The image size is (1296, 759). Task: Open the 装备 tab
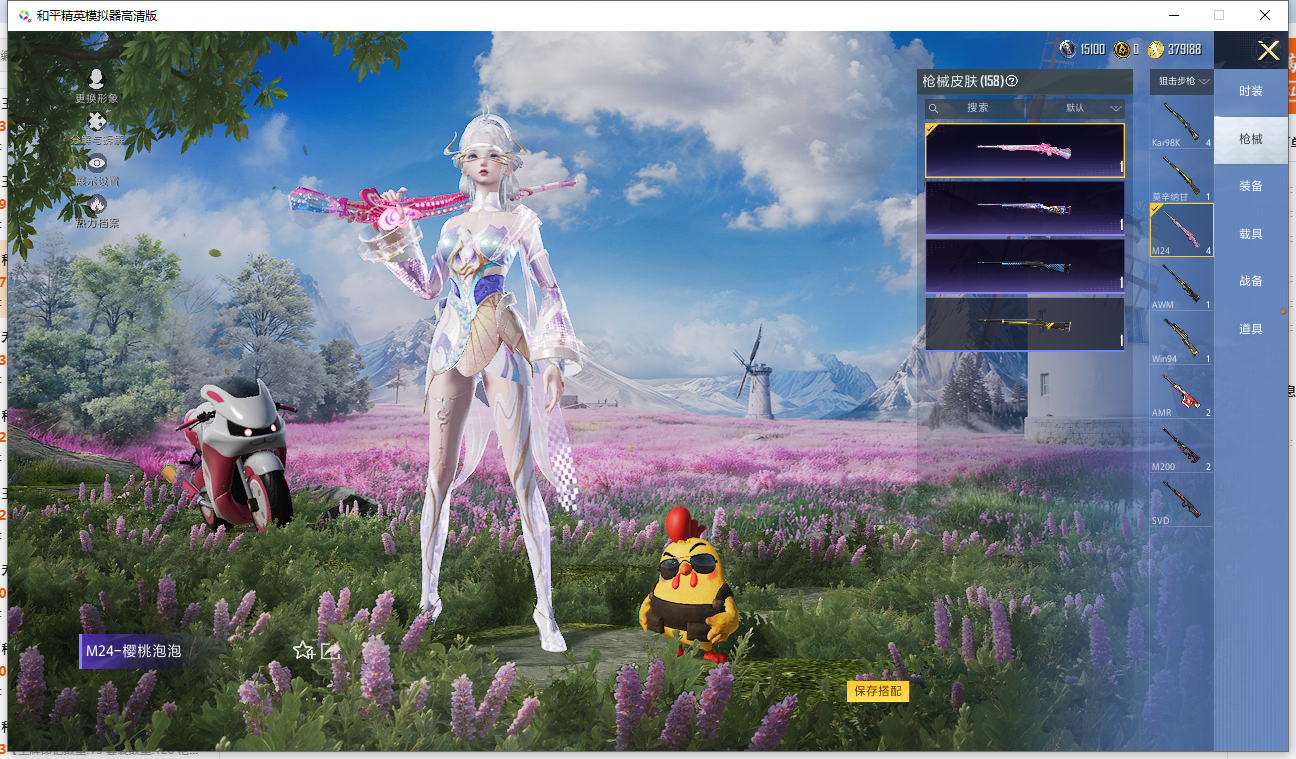(1250, 186)
